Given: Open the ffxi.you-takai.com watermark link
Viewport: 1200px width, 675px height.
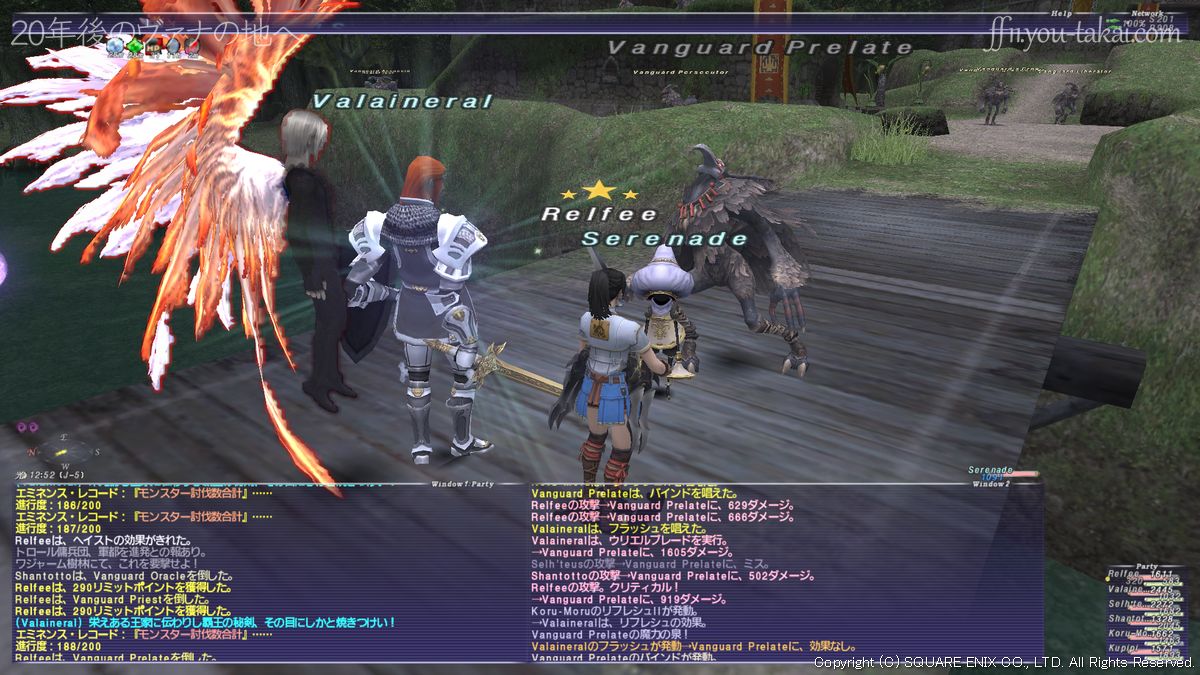Looking at the screenshot, I should (x=1082, y=36).
